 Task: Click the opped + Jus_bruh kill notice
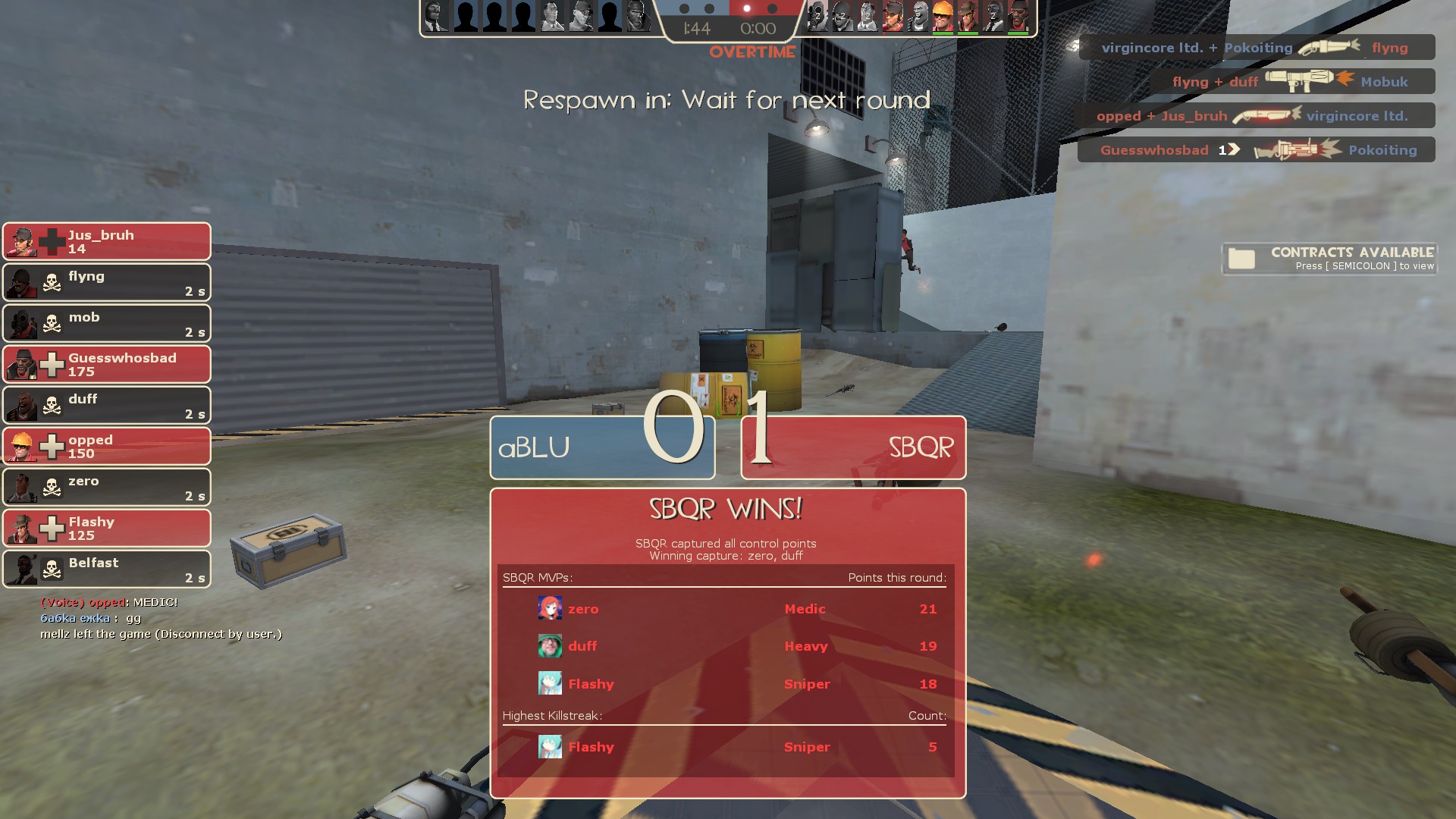[1255, 116]
